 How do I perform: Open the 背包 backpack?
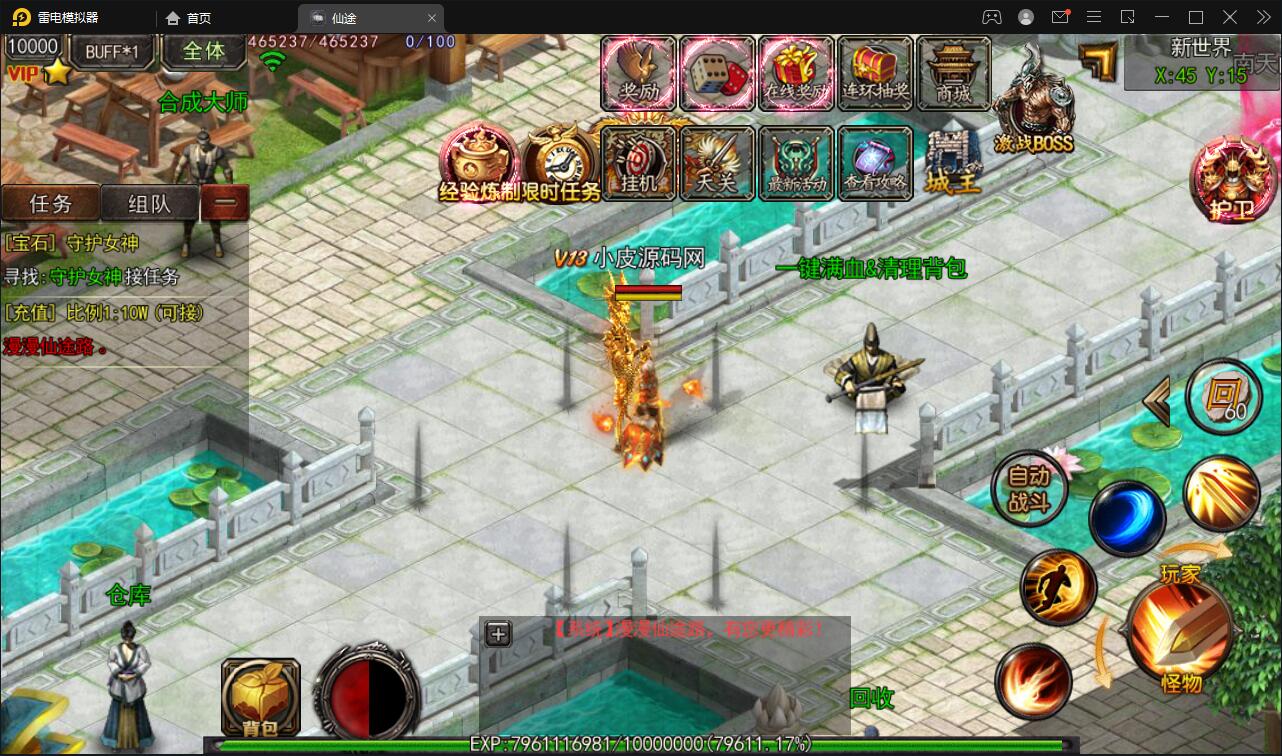coord(260,695)
